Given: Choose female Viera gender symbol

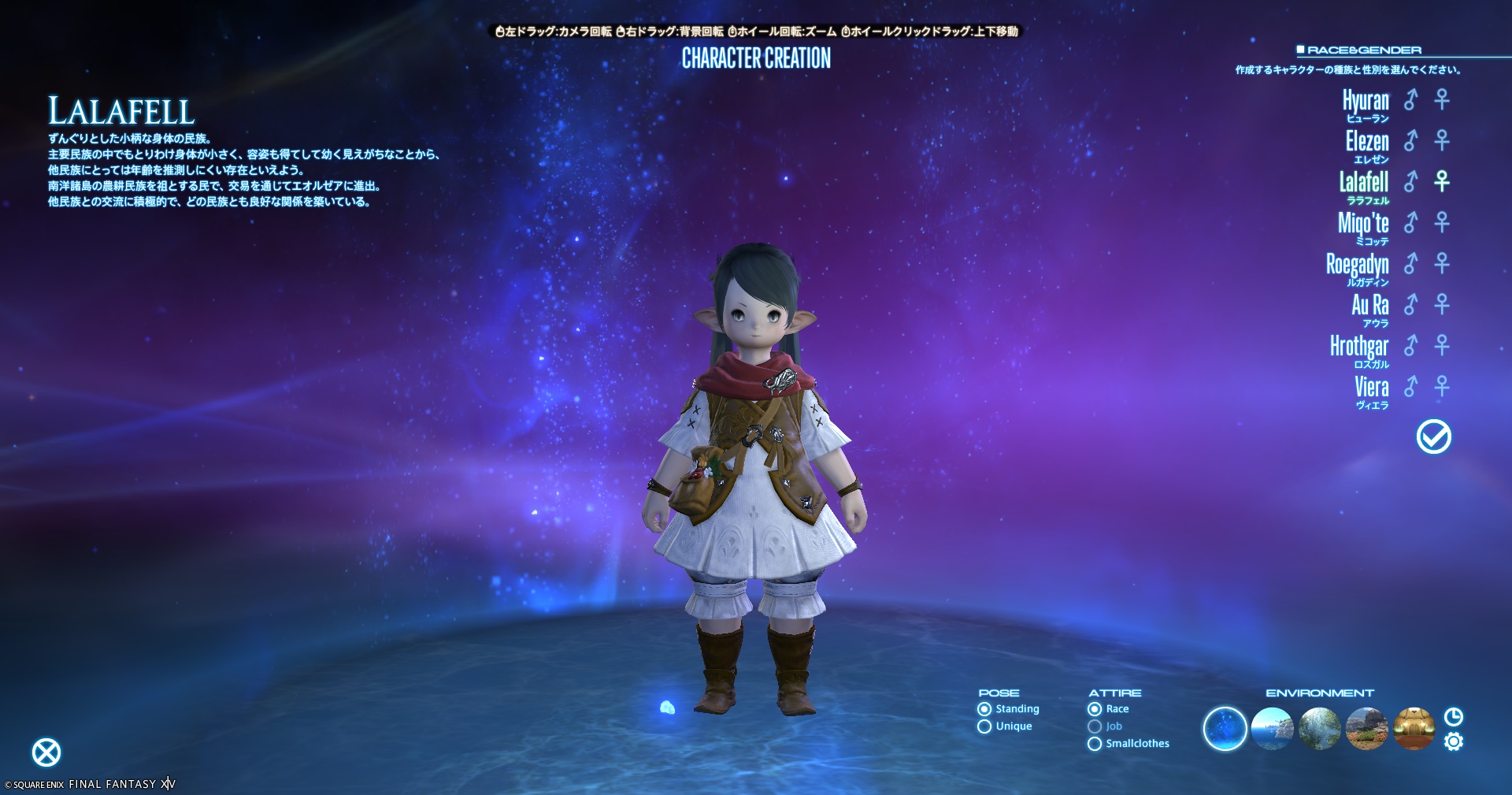Looking at the screenshot, I should 1442,387.
